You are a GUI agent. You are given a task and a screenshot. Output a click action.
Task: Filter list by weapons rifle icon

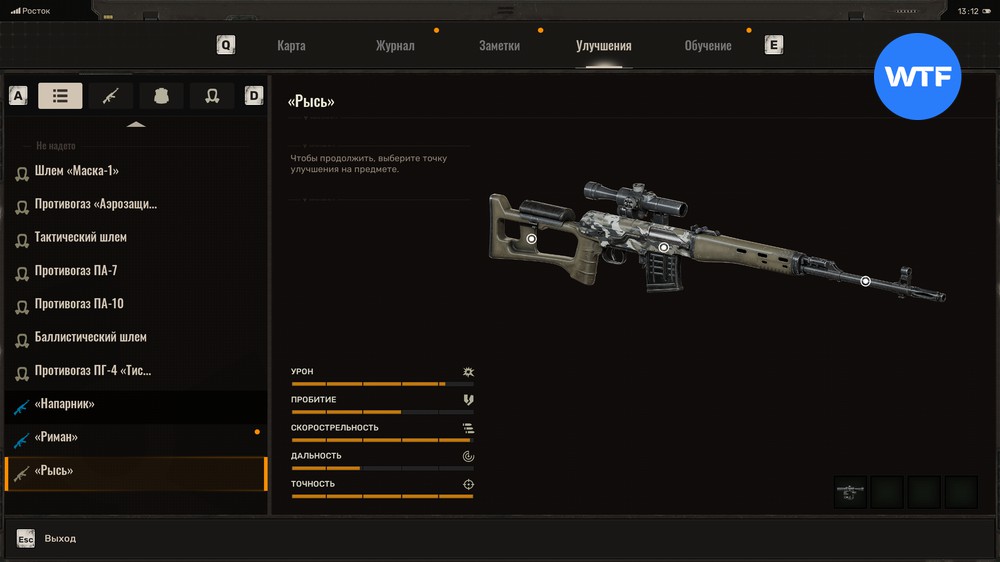pyautogui.click(x=110, y=96)
